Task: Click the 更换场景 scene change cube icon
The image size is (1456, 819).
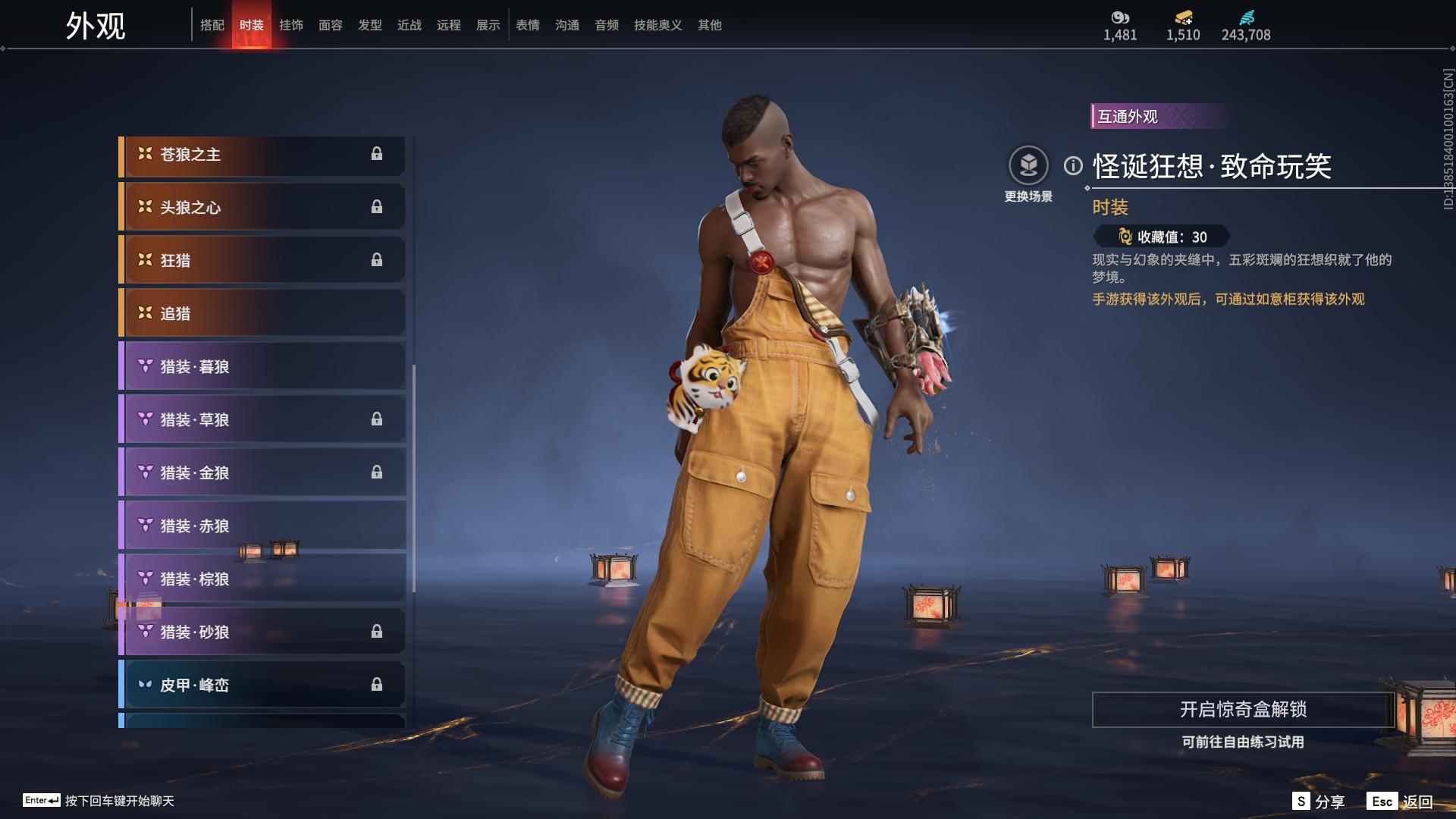Action: point(1028,163)
